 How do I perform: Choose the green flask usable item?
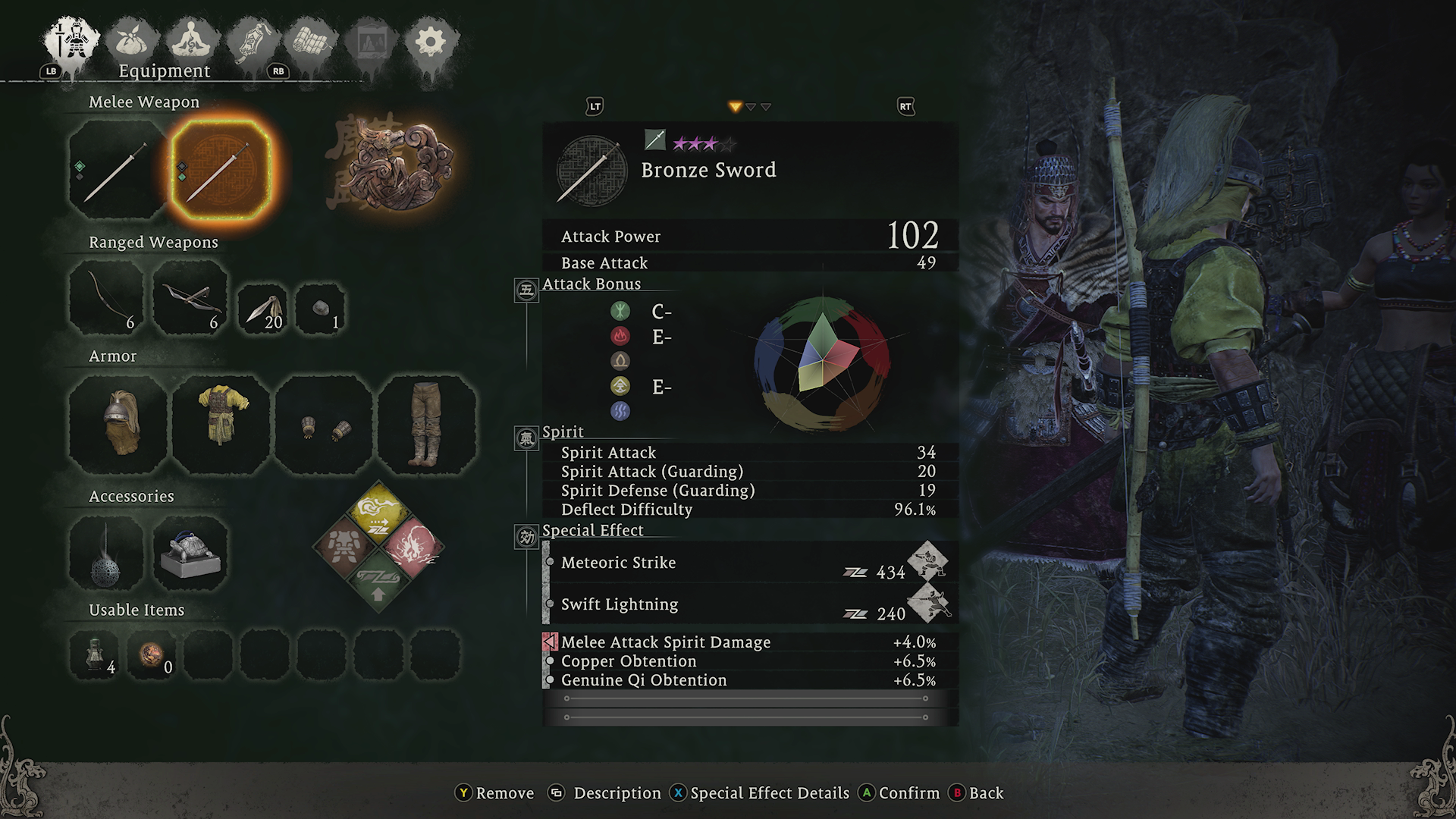tap(96, 653)
